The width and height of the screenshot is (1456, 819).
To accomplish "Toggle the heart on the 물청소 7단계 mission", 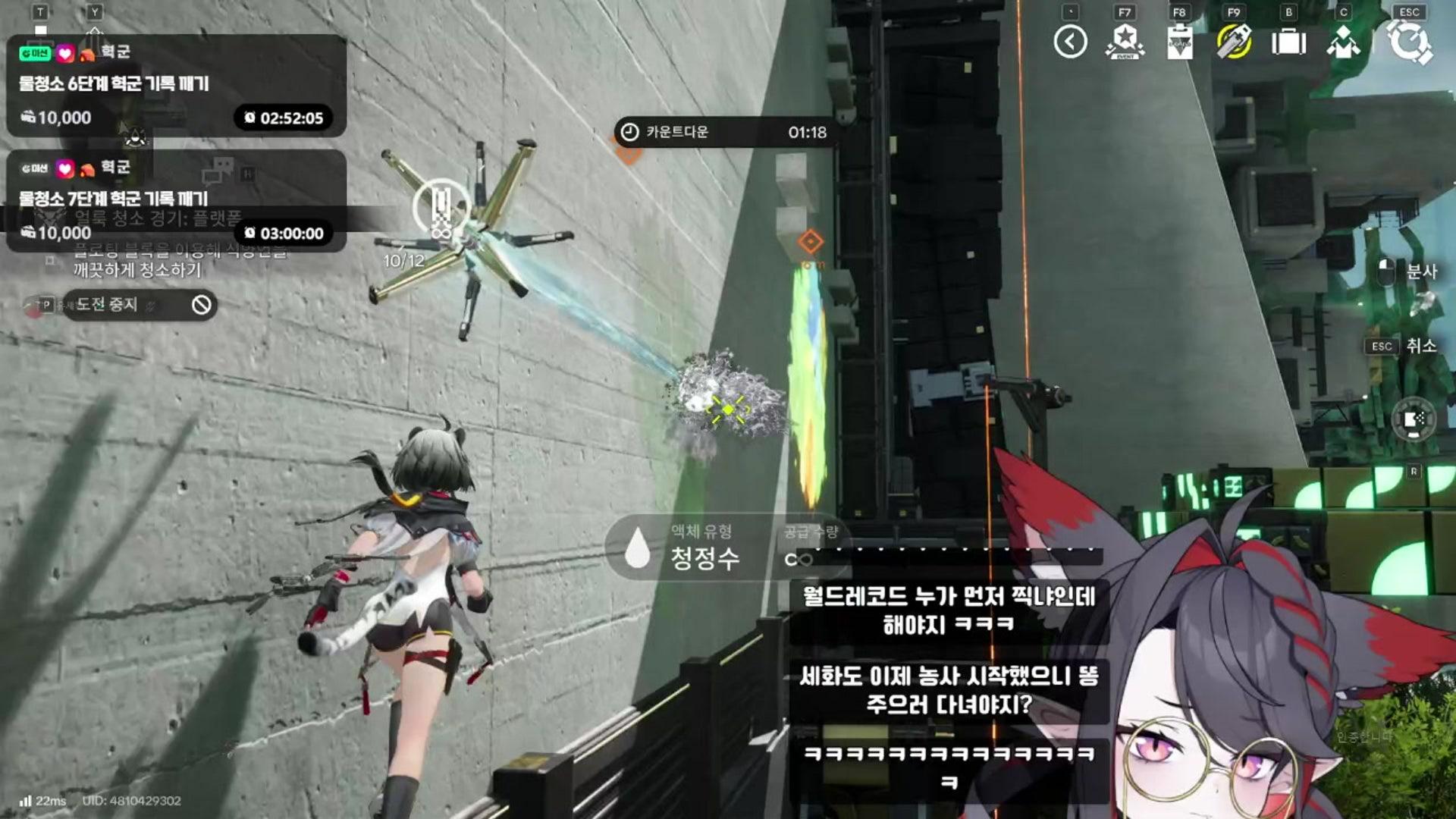I will pyautogui.click(x=64, y=169).
